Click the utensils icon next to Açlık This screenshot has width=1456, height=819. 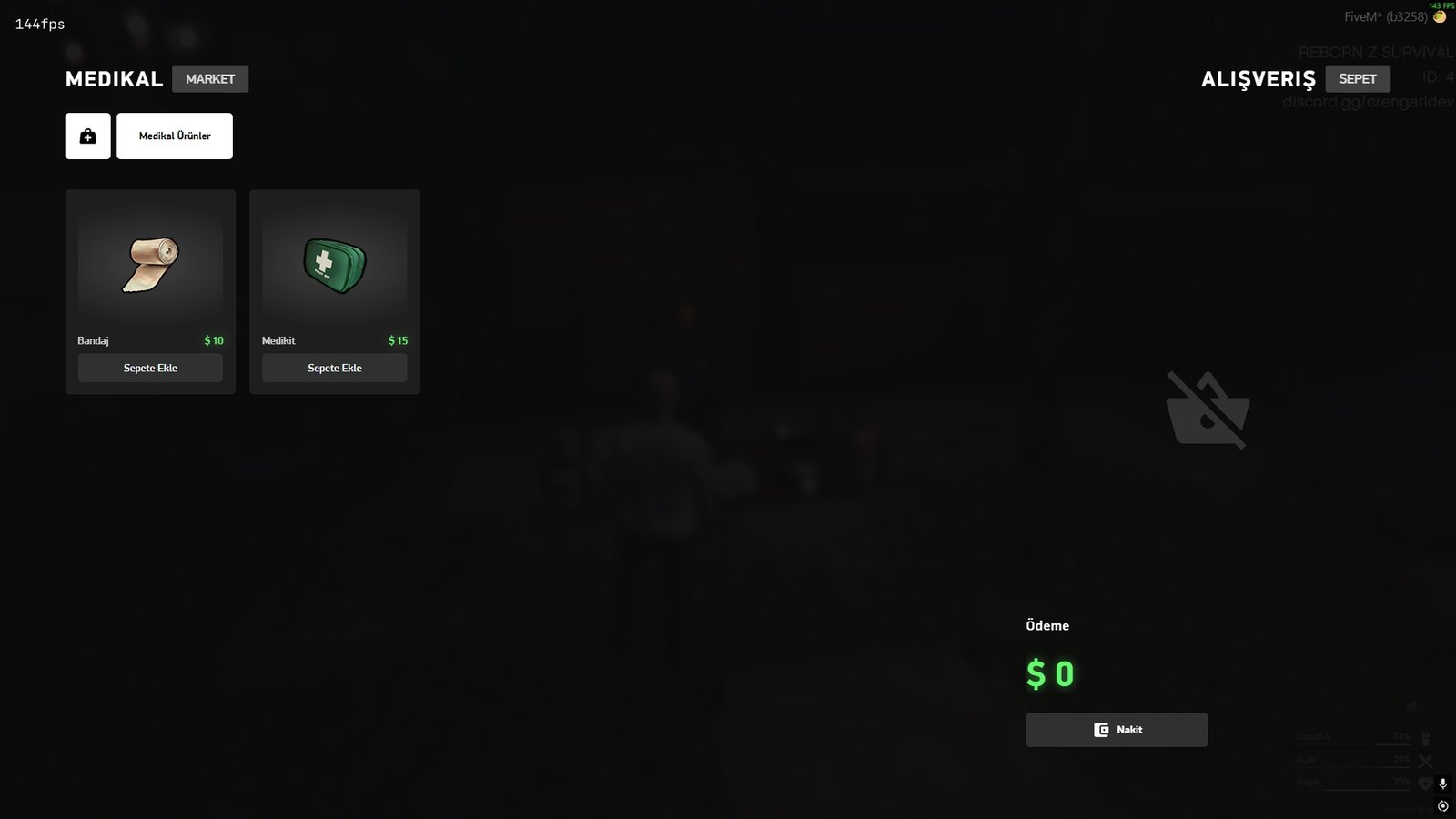(x=1424, y=761)
